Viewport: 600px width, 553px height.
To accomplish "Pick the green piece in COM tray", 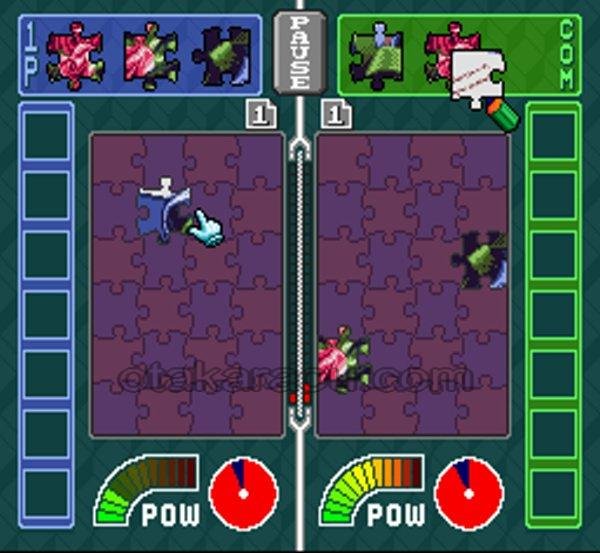I will click(375, 54).
